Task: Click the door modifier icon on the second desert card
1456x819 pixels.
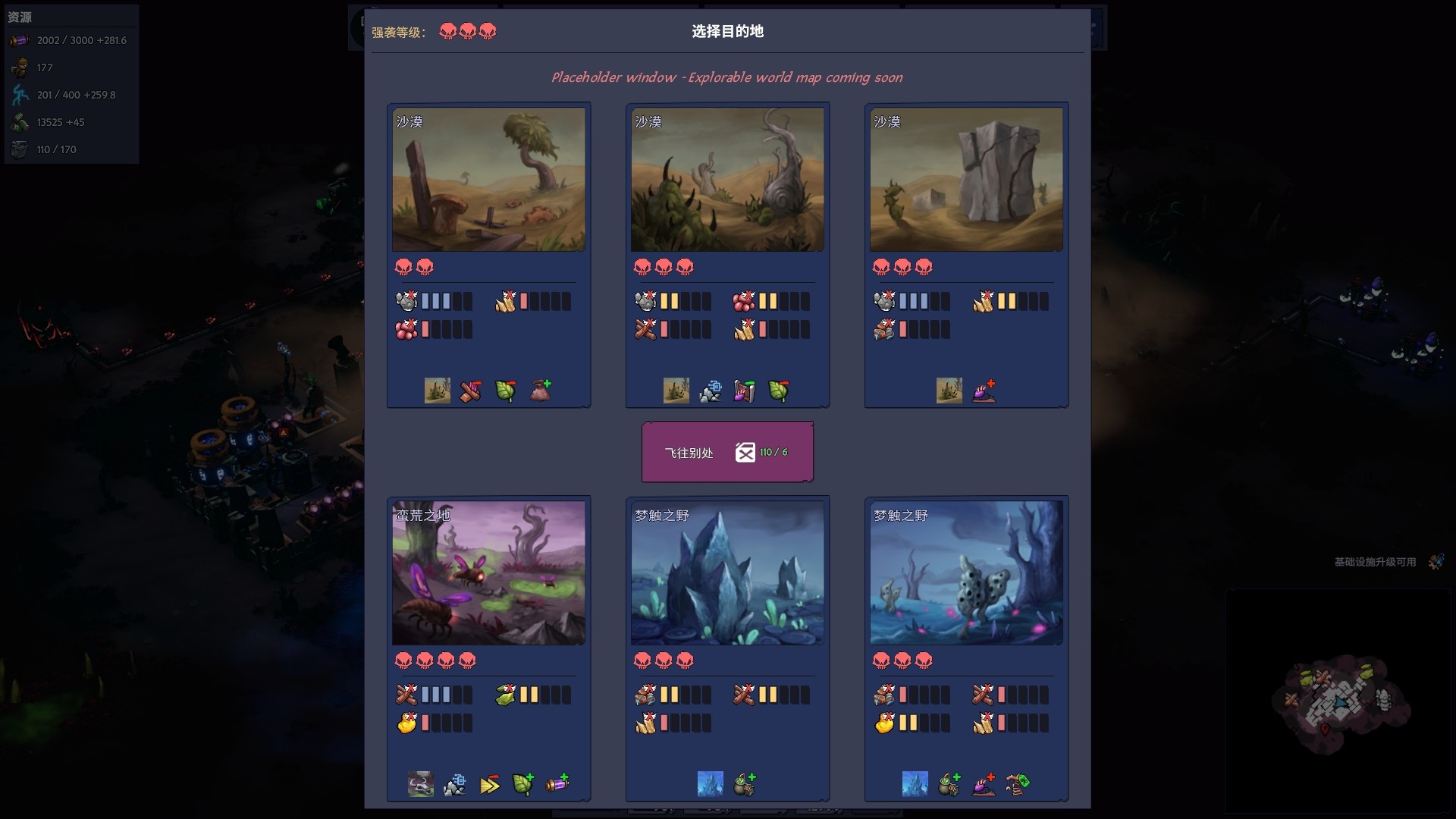Action: 745,390
